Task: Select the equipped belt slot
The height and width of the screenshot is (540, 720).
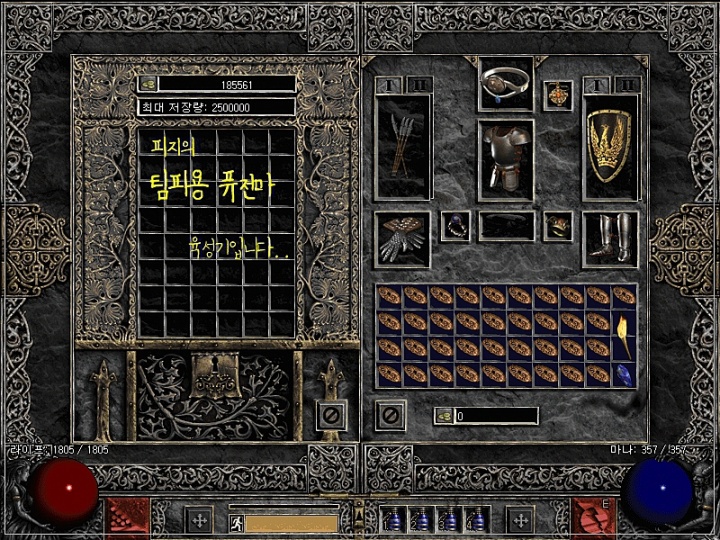Action: [505, 226]
